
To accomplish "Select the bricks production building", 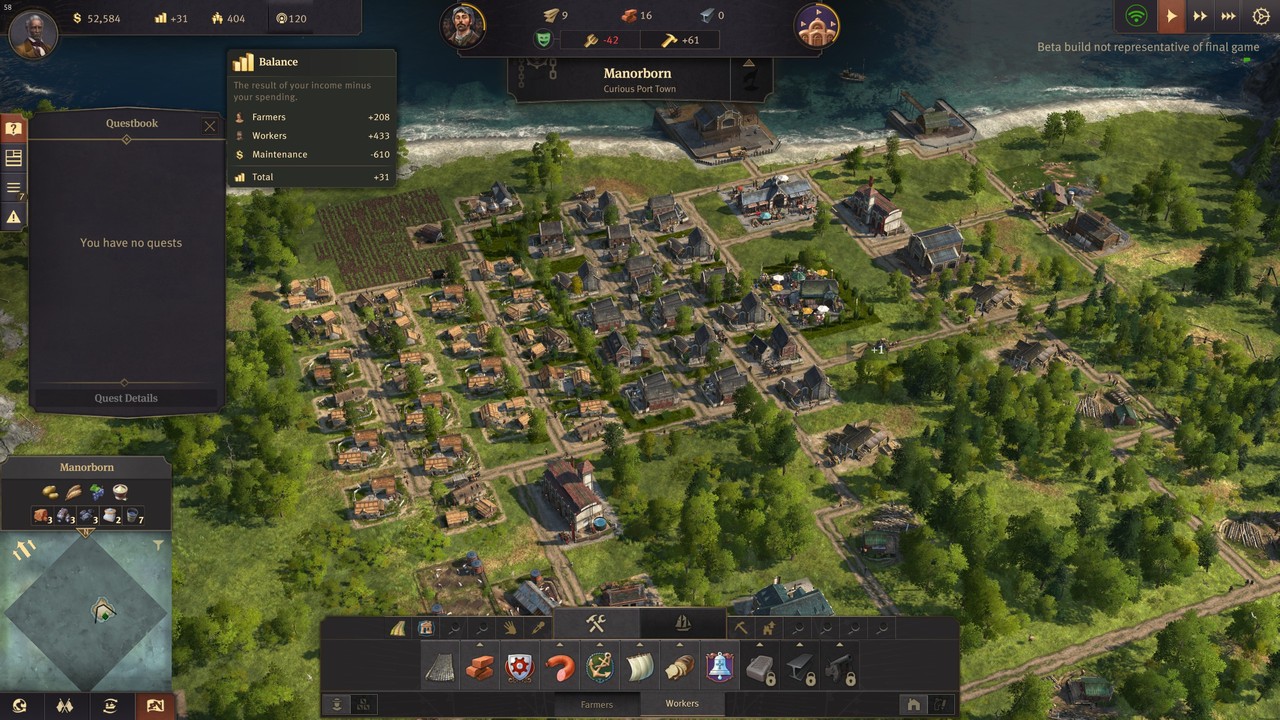I will click(x=480, y=668).
